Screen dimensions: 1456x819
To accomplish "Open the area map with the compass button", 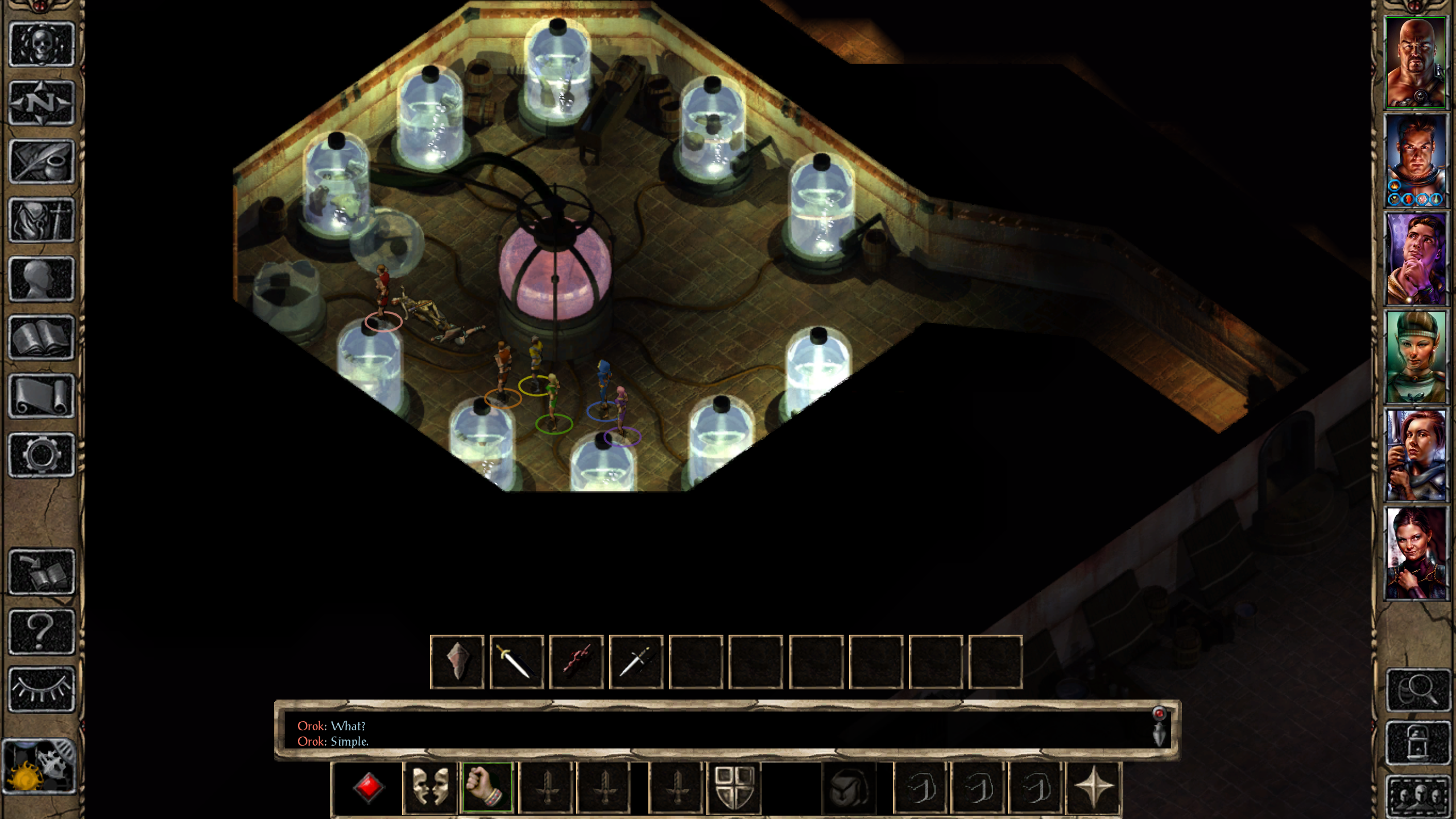I will coord(42,103).
